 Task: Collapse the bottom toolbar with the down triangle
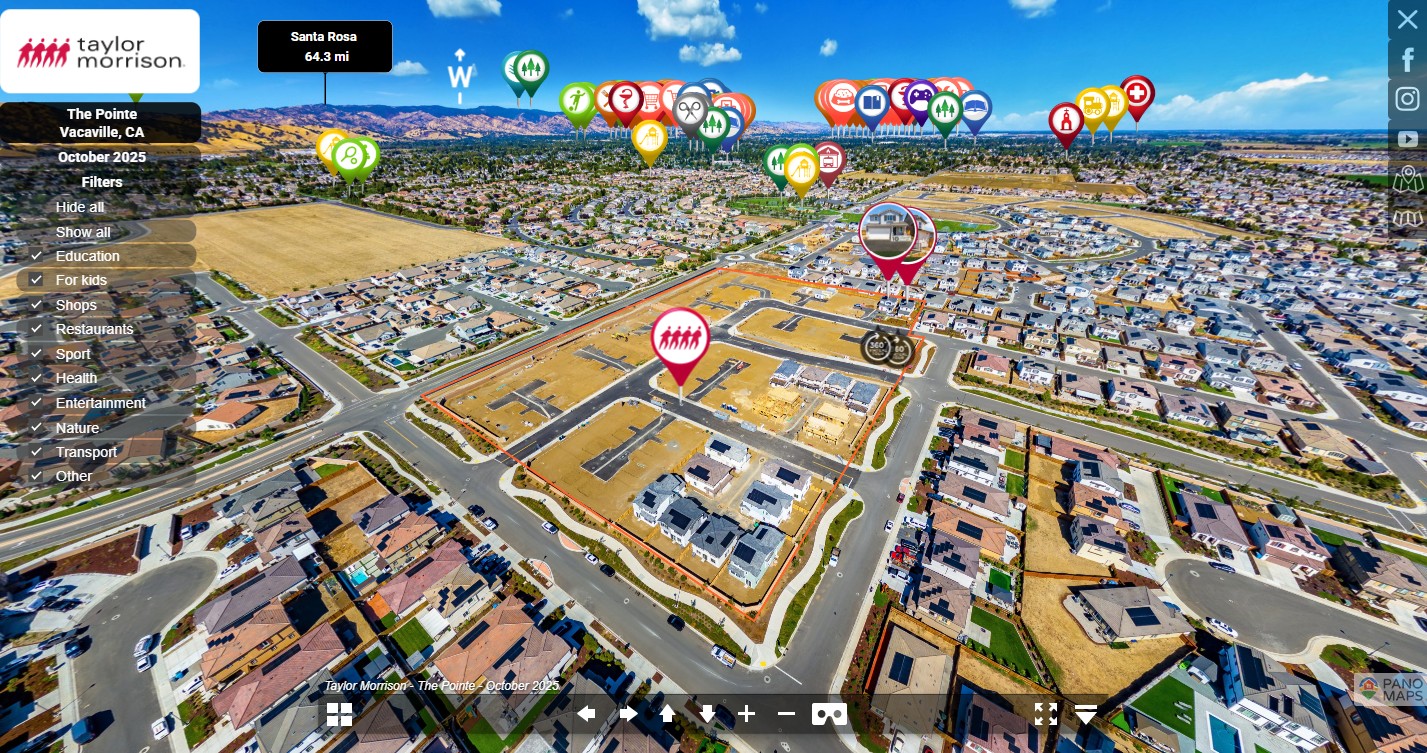[1087, 714]
